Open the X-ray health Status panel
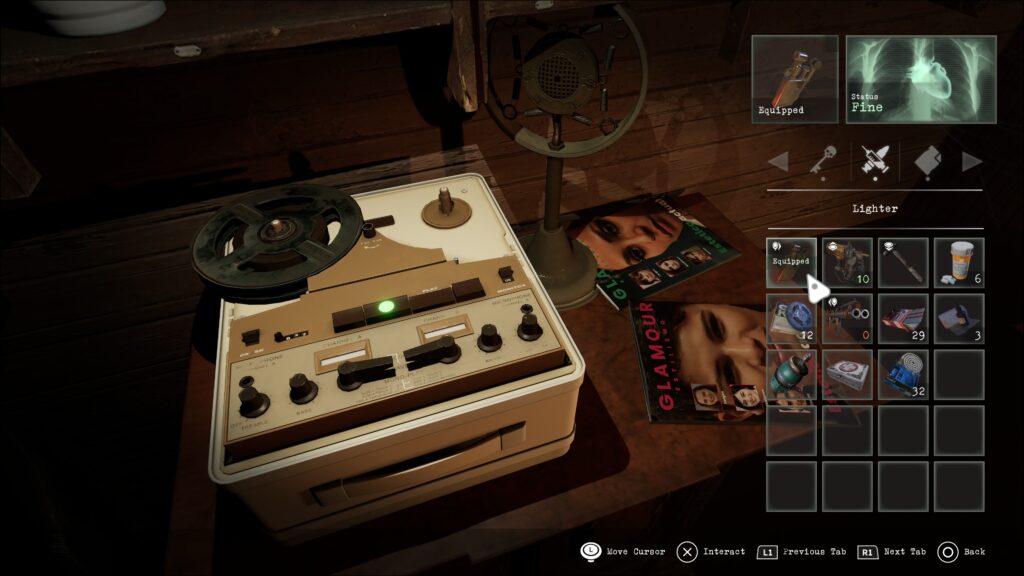This screenshot has width=1024, height=576. (921, 79)
